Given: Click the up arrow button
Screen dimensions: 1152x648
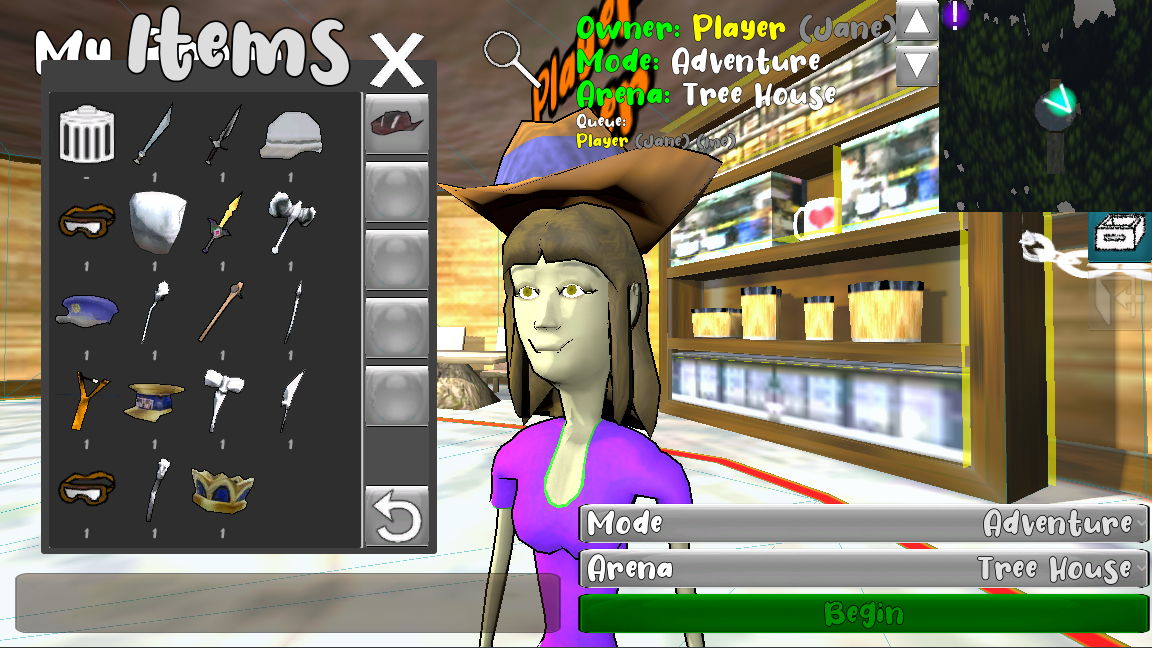Looking at the screenshot, I should (917, 21).
